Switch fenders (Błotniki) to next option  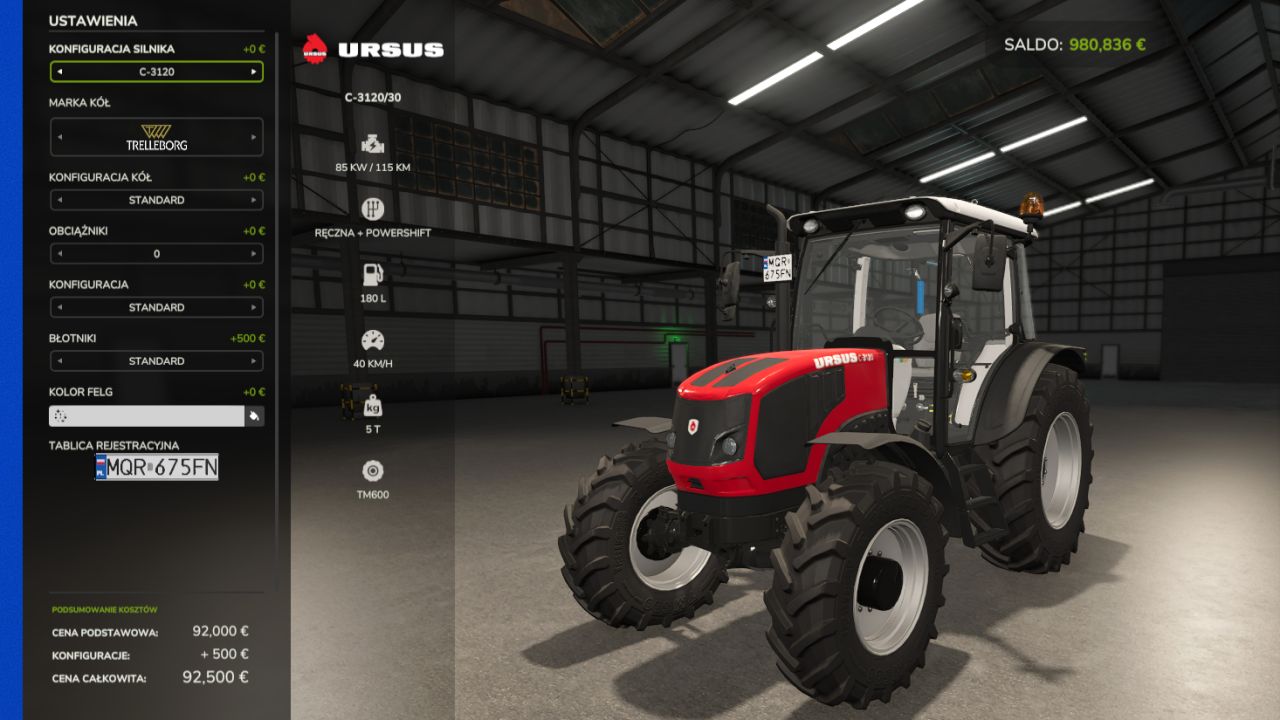pyautogui.click(x=253, y=361)
